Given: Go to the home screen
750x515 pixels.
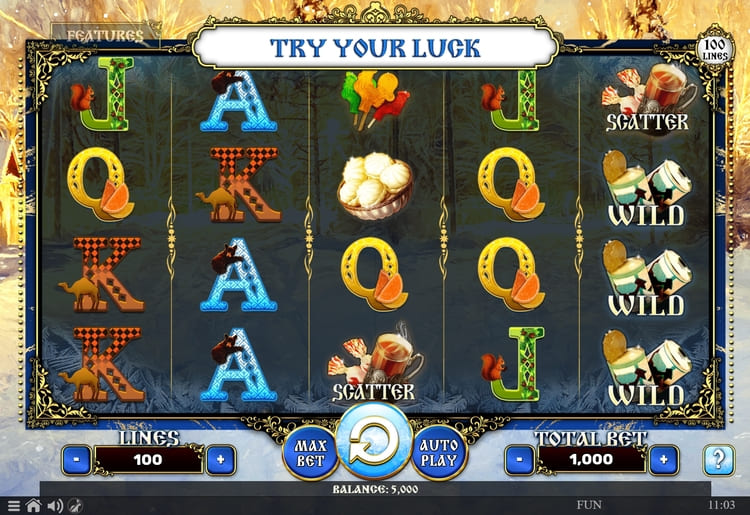Looking at the screenshot, I should pyautogui.click(x=33, y=506).
